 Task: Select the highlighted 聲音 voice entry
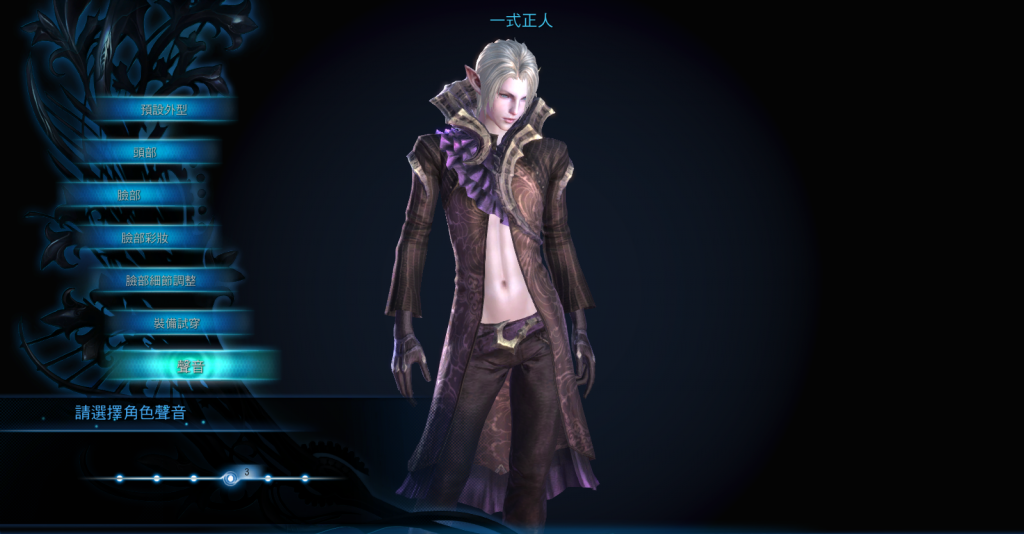point(191,367)
